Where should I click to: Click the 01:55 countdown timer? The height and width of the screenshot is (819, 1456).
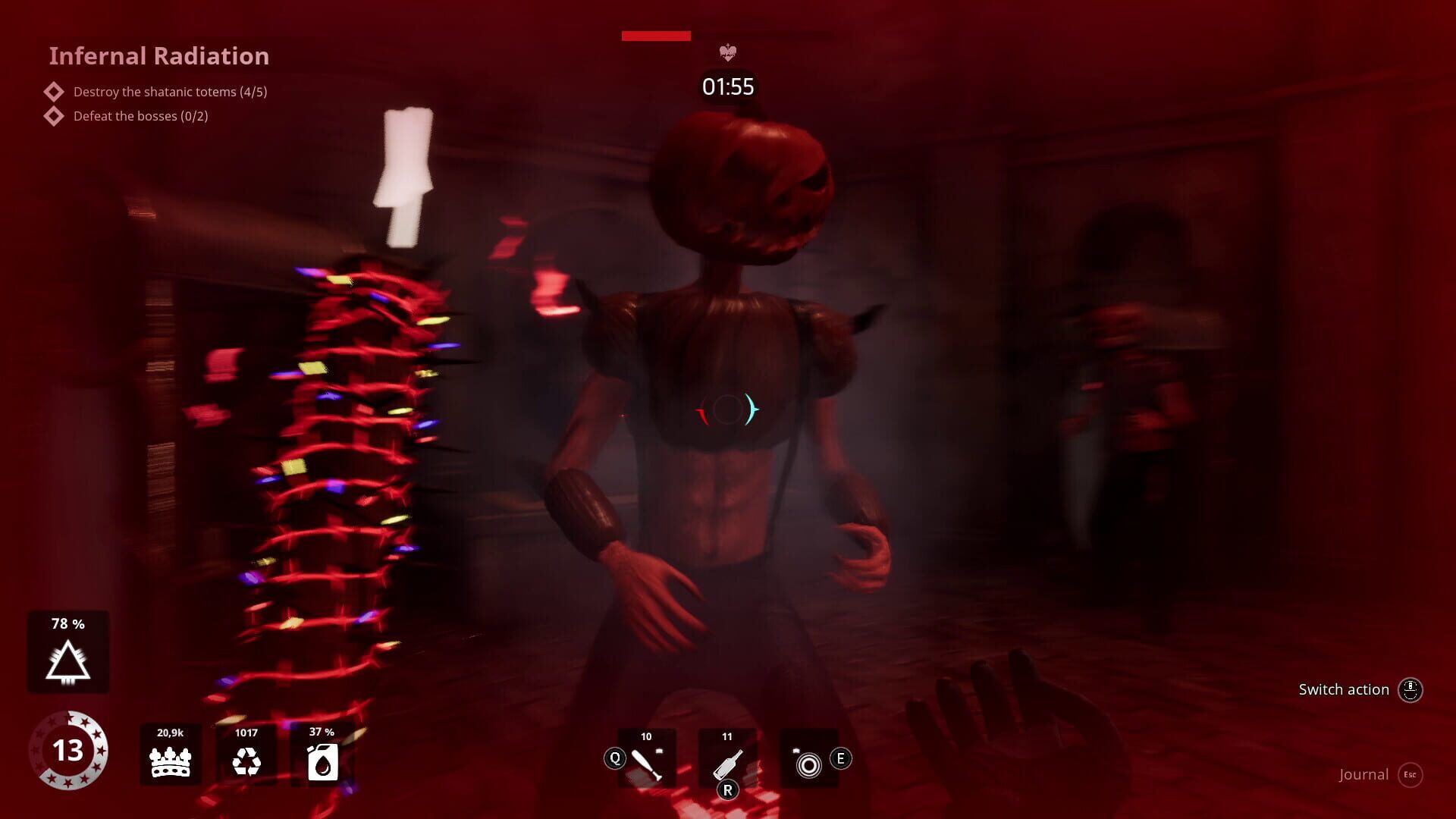tap(727, 86)
